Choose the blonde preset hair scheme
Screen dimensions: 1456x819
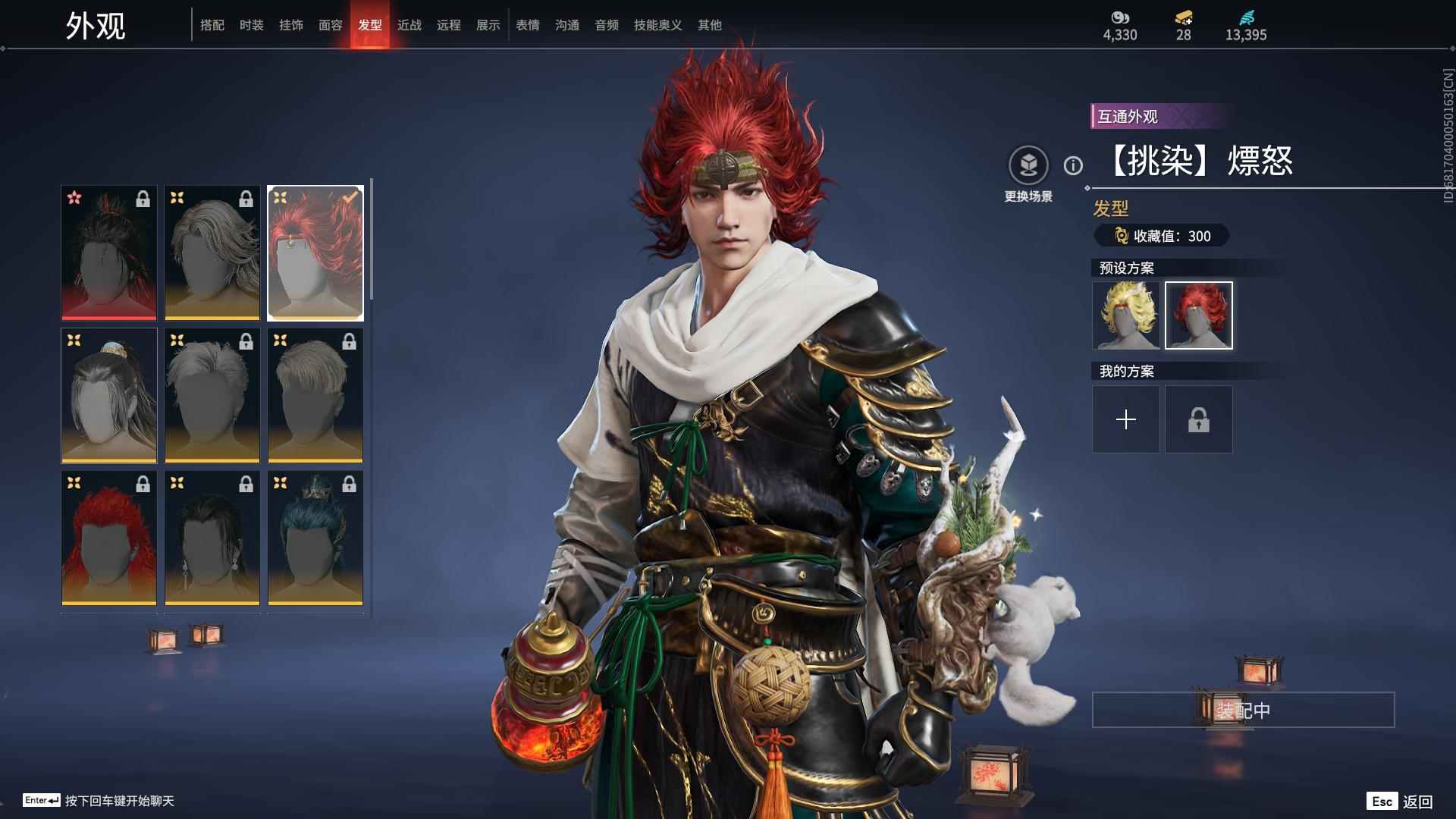click(1126, 315)
